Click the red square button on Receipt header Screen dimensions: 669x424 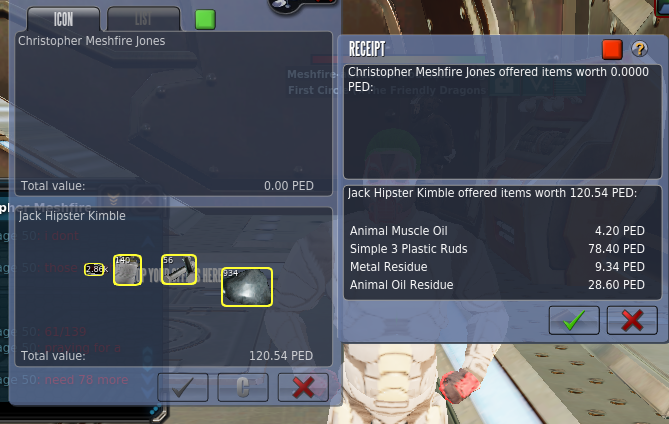(612, 49)
